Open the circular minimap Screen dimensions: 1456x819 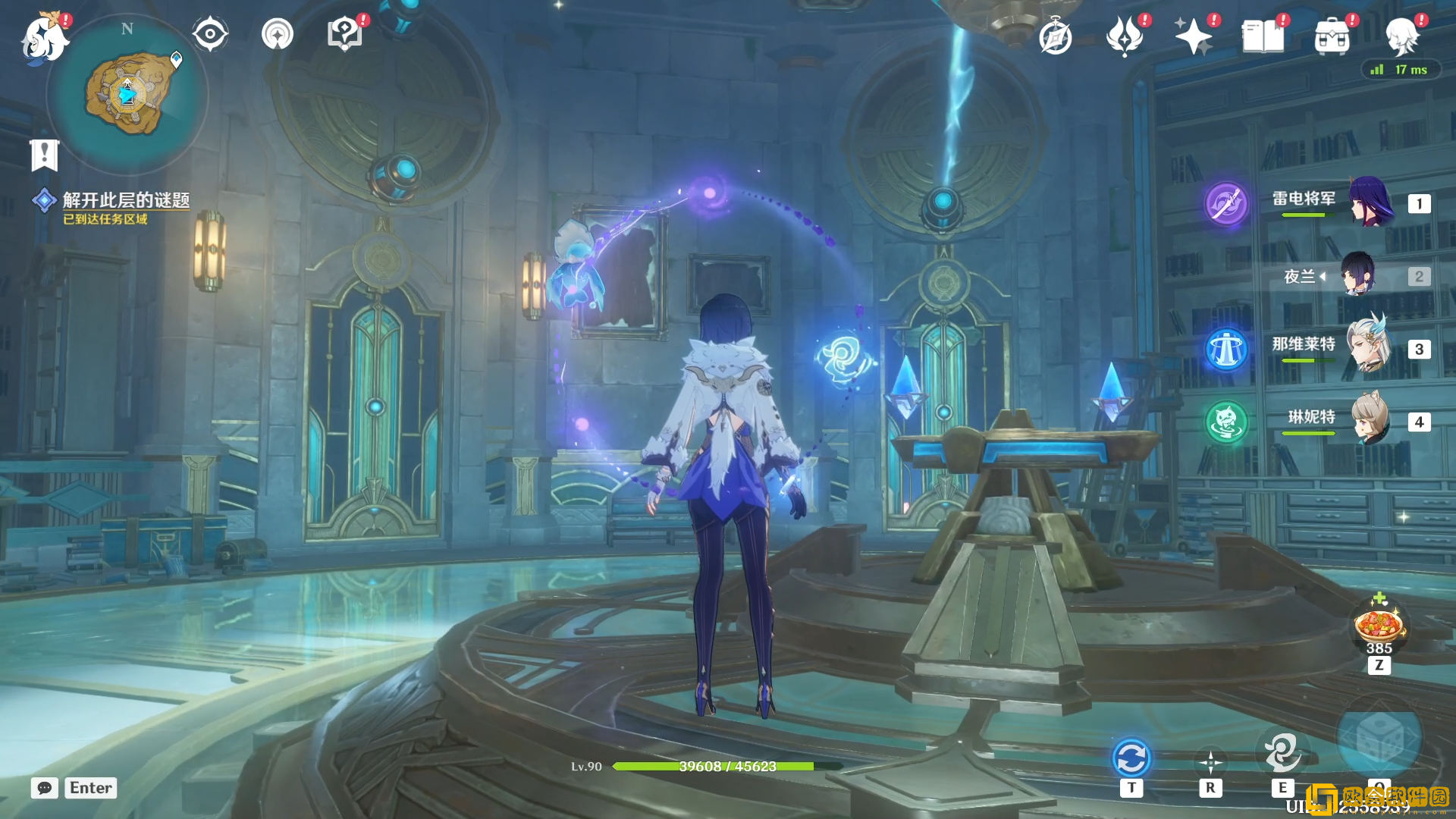[127, 95]
